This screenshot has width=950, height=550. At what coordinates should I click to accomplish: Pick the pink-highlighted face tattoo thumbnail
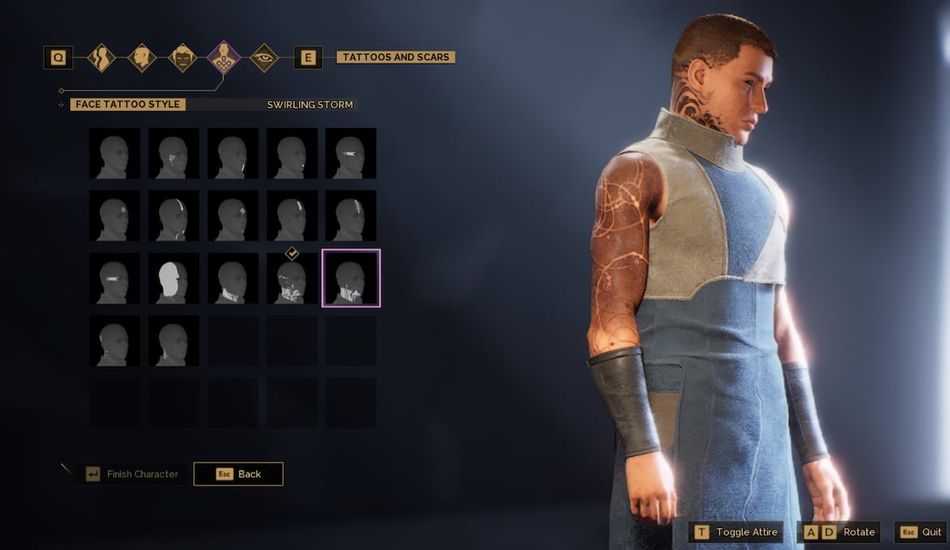tap(350, 278)
